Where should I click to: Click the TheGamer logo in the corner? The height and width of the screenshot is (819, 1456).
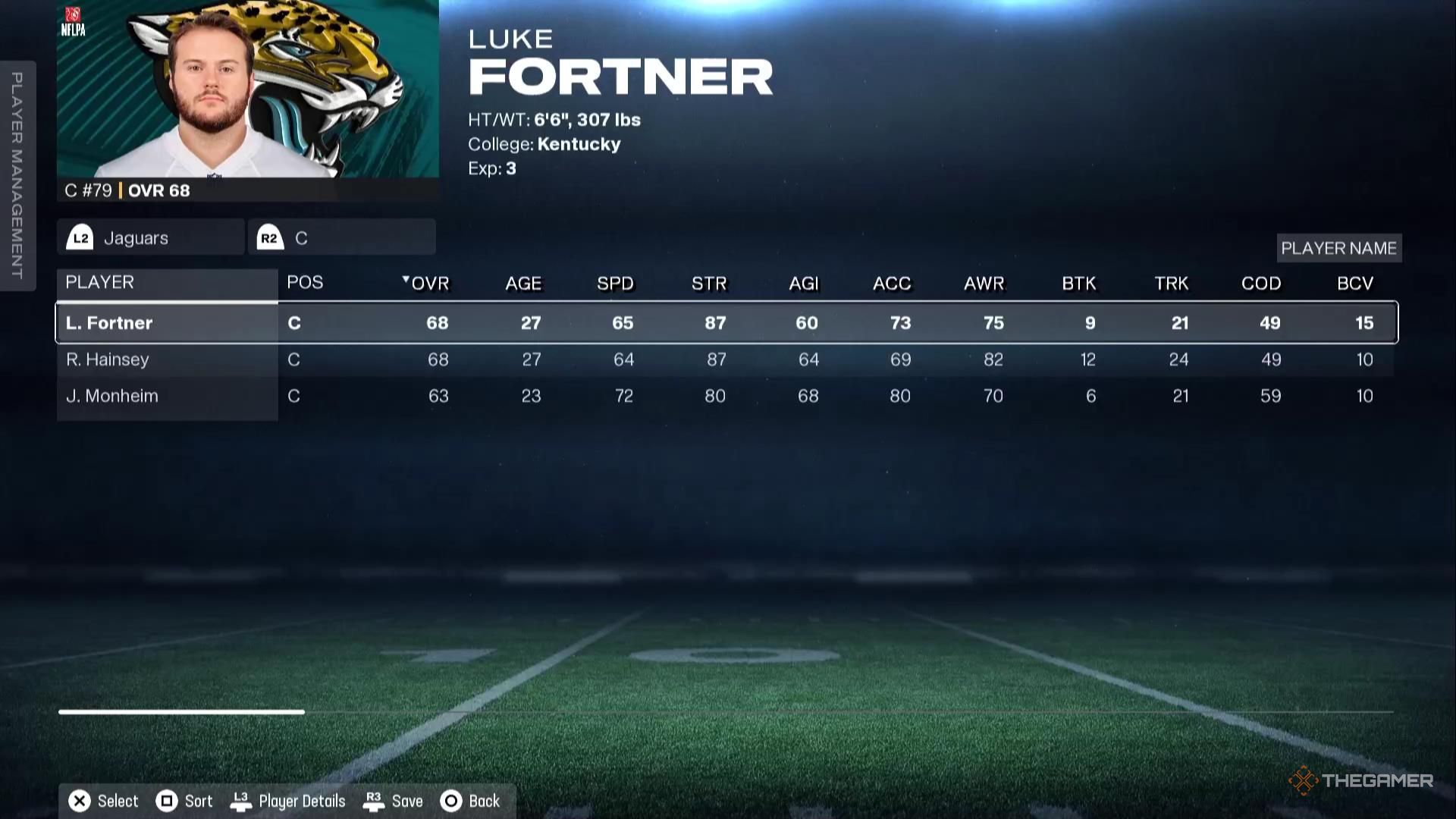(x=1360, y=778)
